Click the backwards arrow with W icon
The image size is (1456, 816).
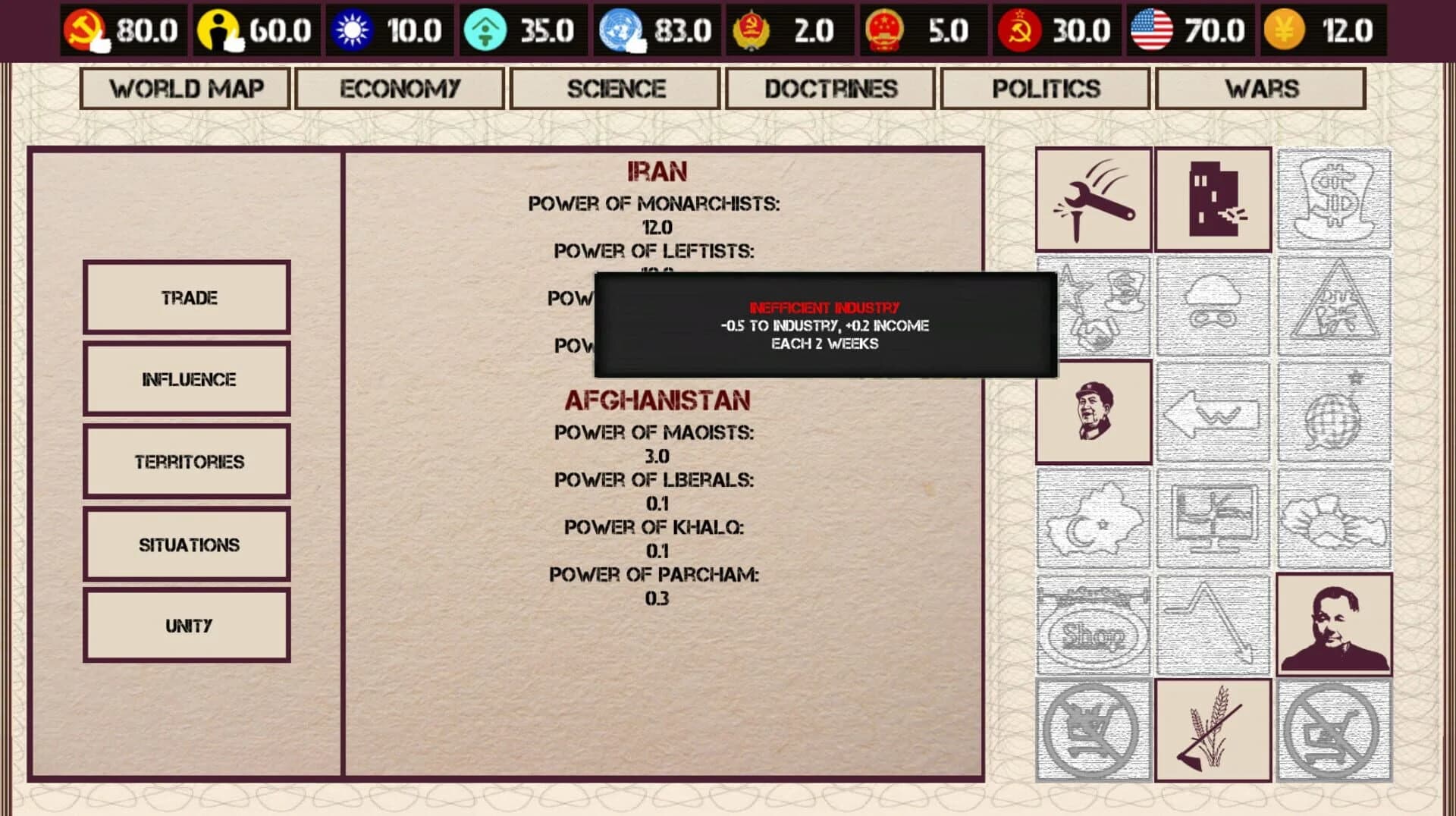(1213, 413)
